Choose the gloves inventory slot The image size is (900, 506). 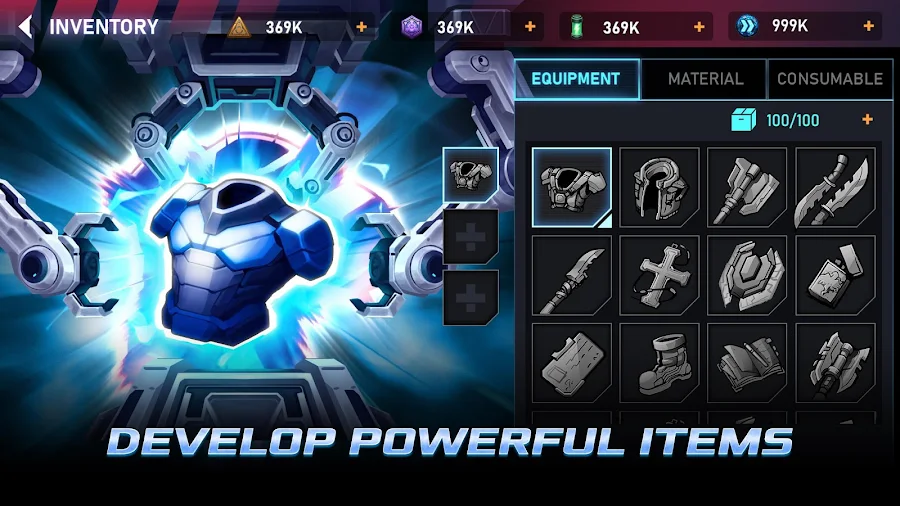point(747,362)
